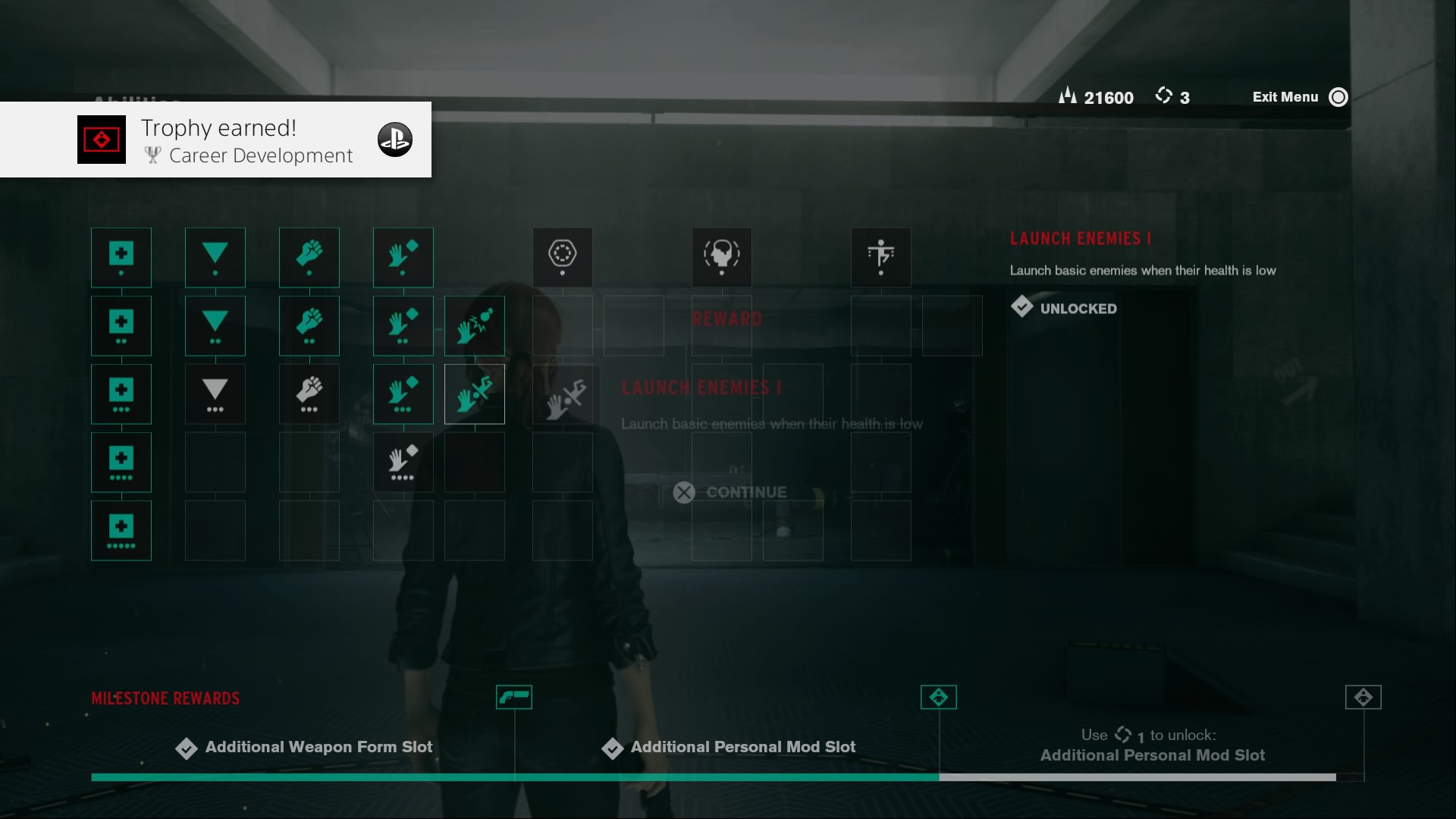
Task: Click the final milestone reward diamond icon
Action: pos(1365,697)
